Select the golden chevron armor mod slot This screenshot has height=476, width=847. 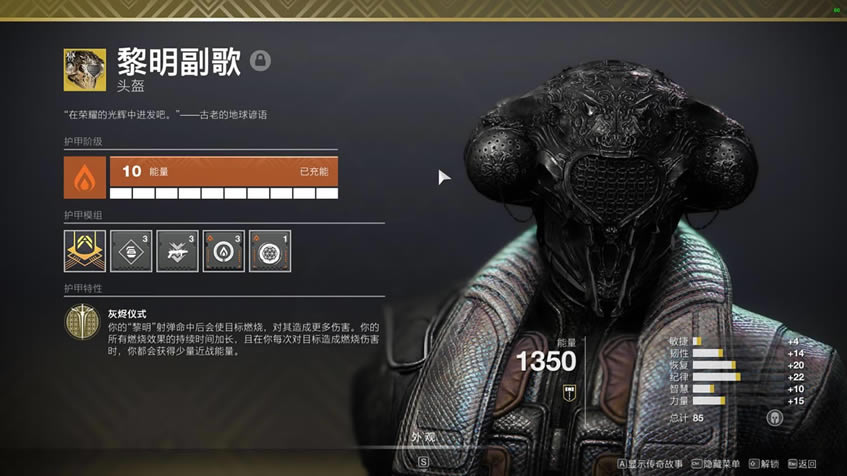[x=85, y=251]
